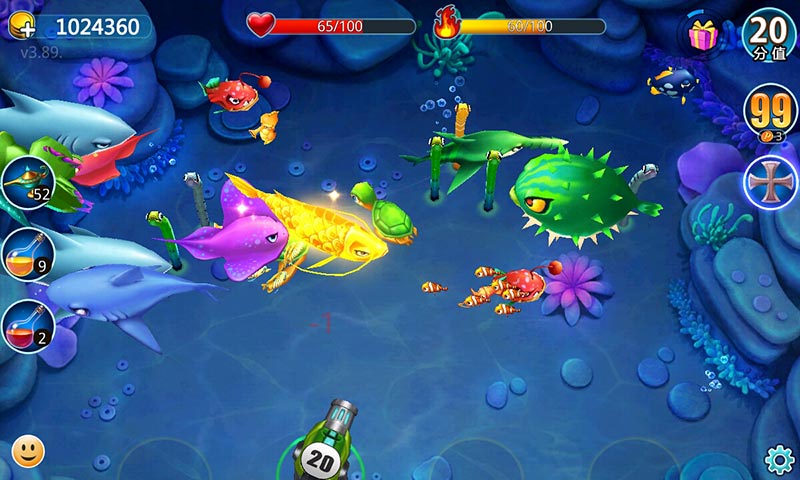Use the magic lamp item
The height and width of the screenshot is (480, 800).
(x=27, y=183)
